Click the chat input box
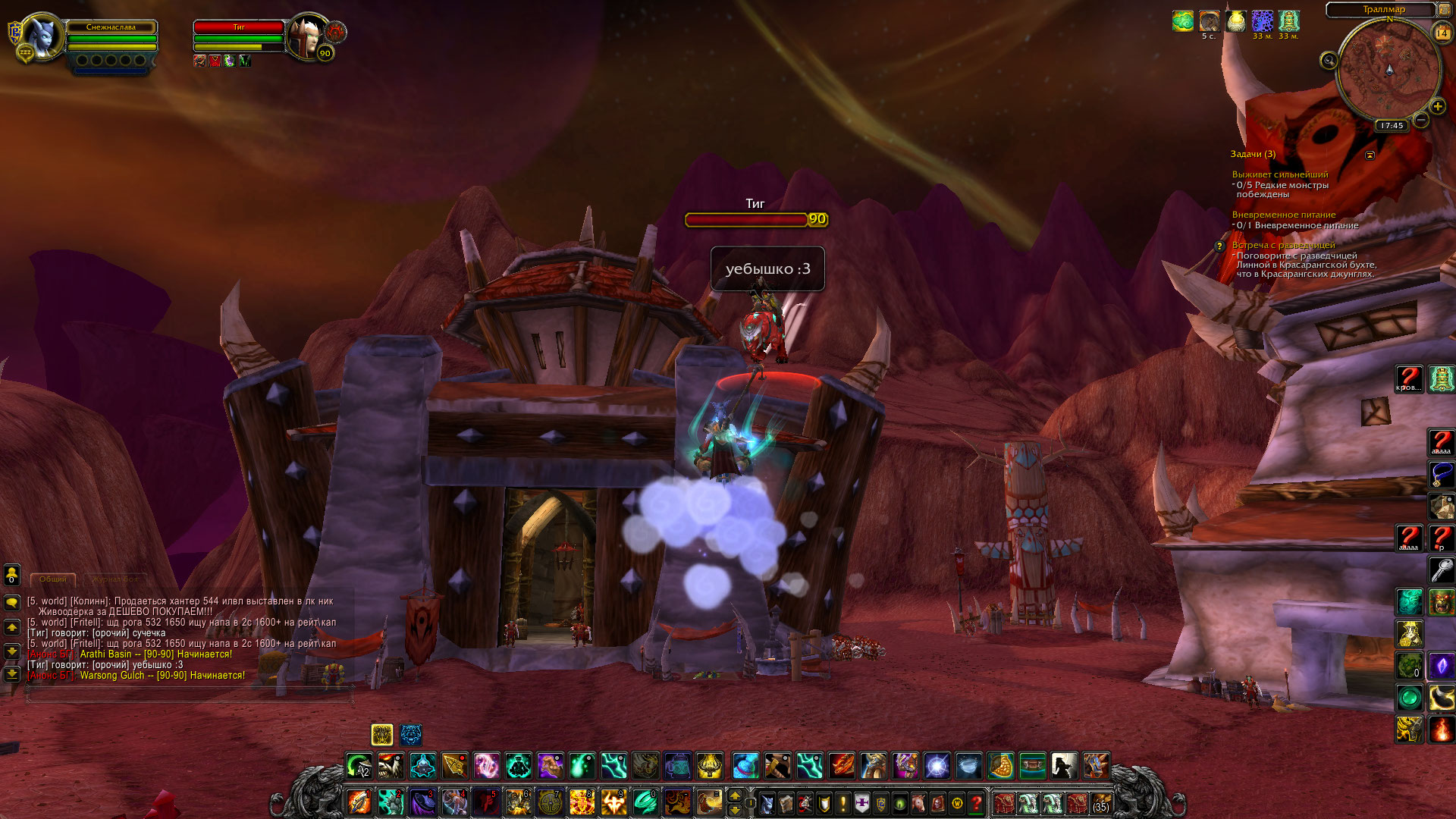The width and height of the screenshot is (1456, 819). (190, 693)
